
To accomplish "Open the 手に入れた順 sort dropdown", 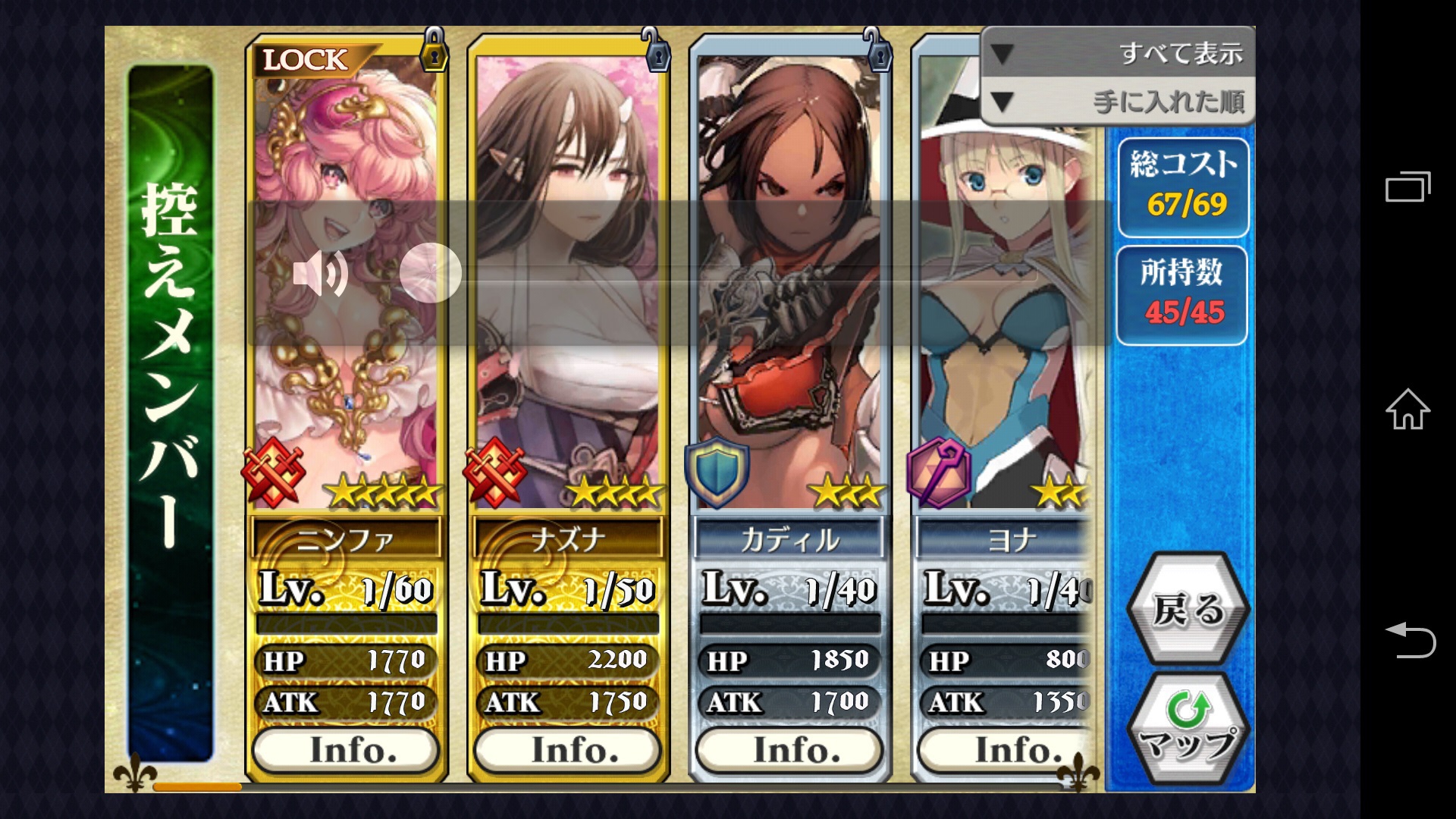I will [x=1118, y=101].
